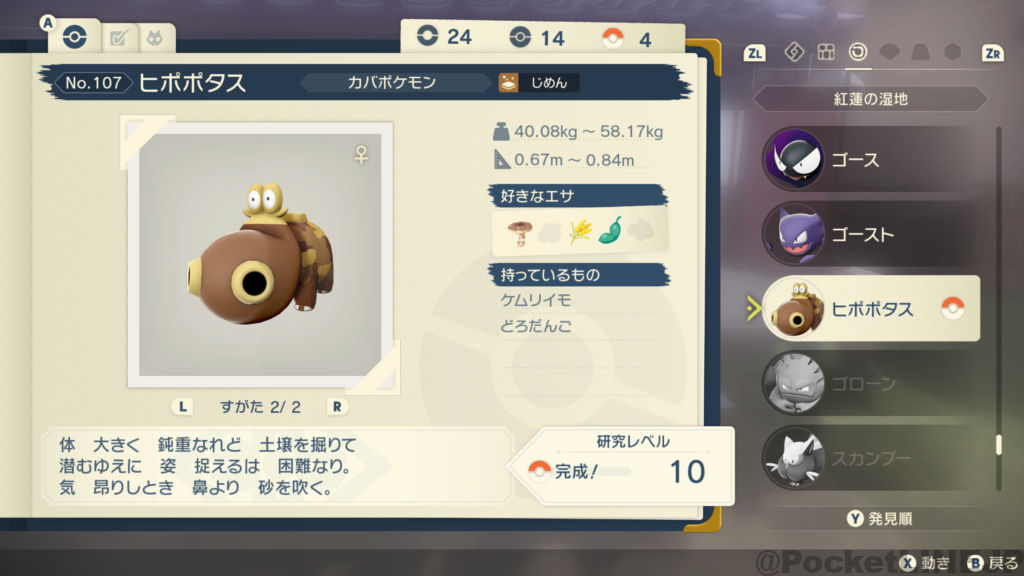The height and width of the screenshot is (576, 1024).
Task: Open the Pokémon face silhouette tab
Action: pyautogui.click(x=156, y=39)
